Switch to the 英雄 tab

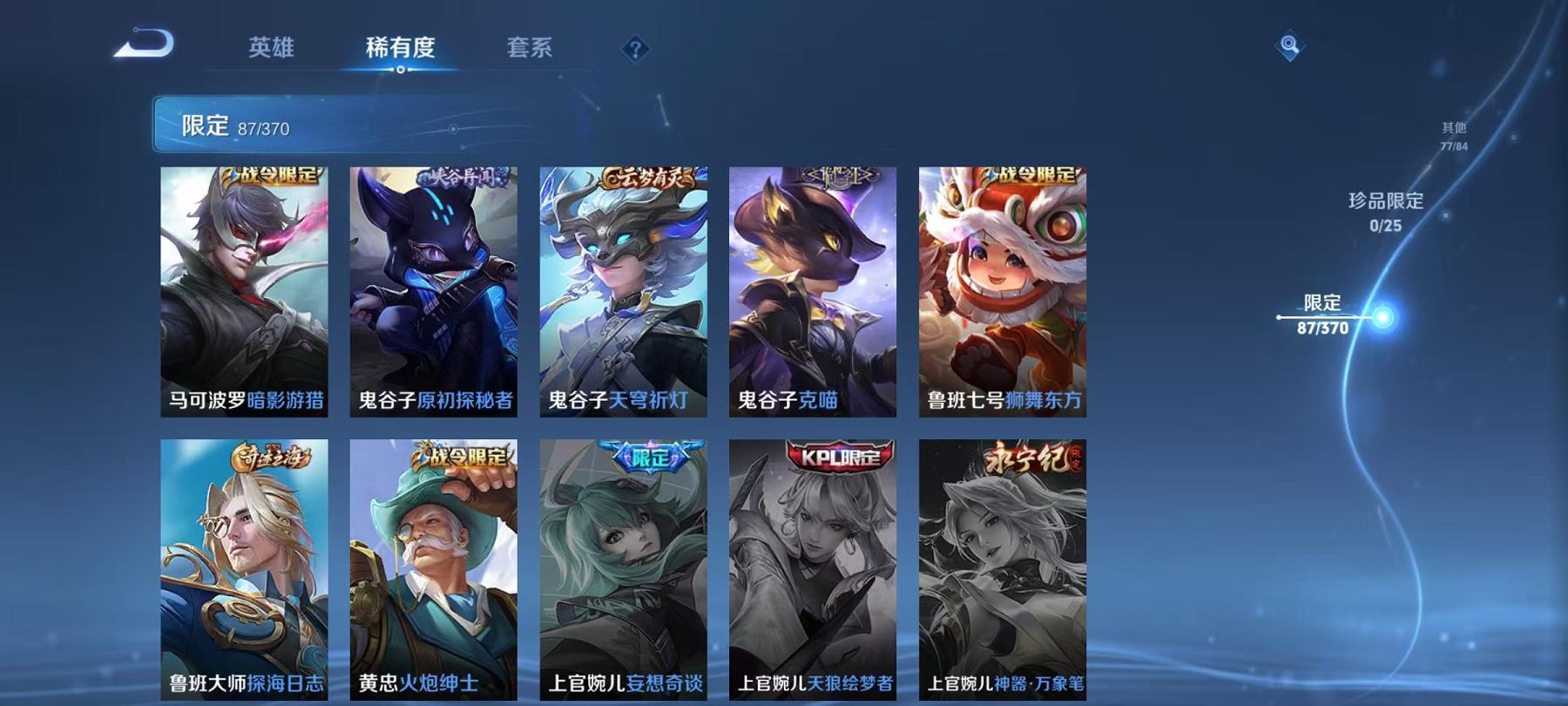click(x=274, y=50)
